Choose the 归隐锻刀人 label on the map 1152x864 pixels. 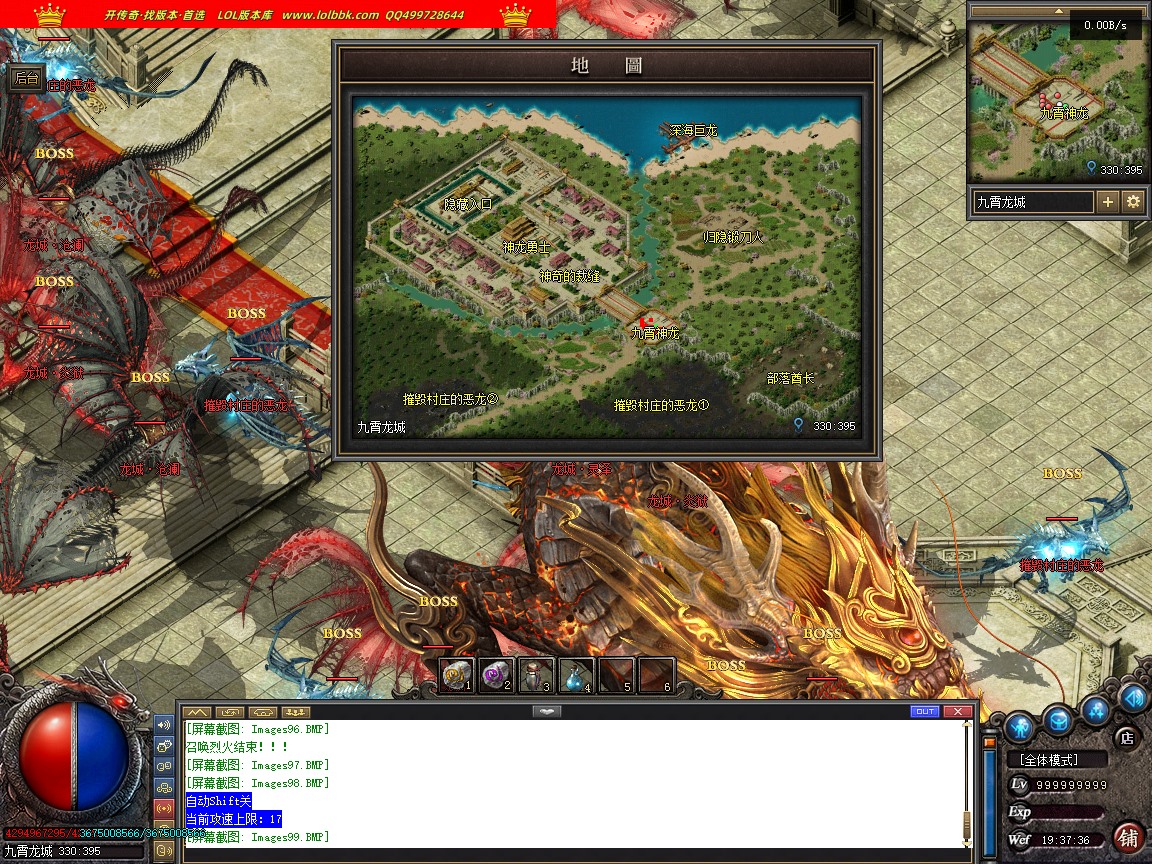click(x=733, y=237)
